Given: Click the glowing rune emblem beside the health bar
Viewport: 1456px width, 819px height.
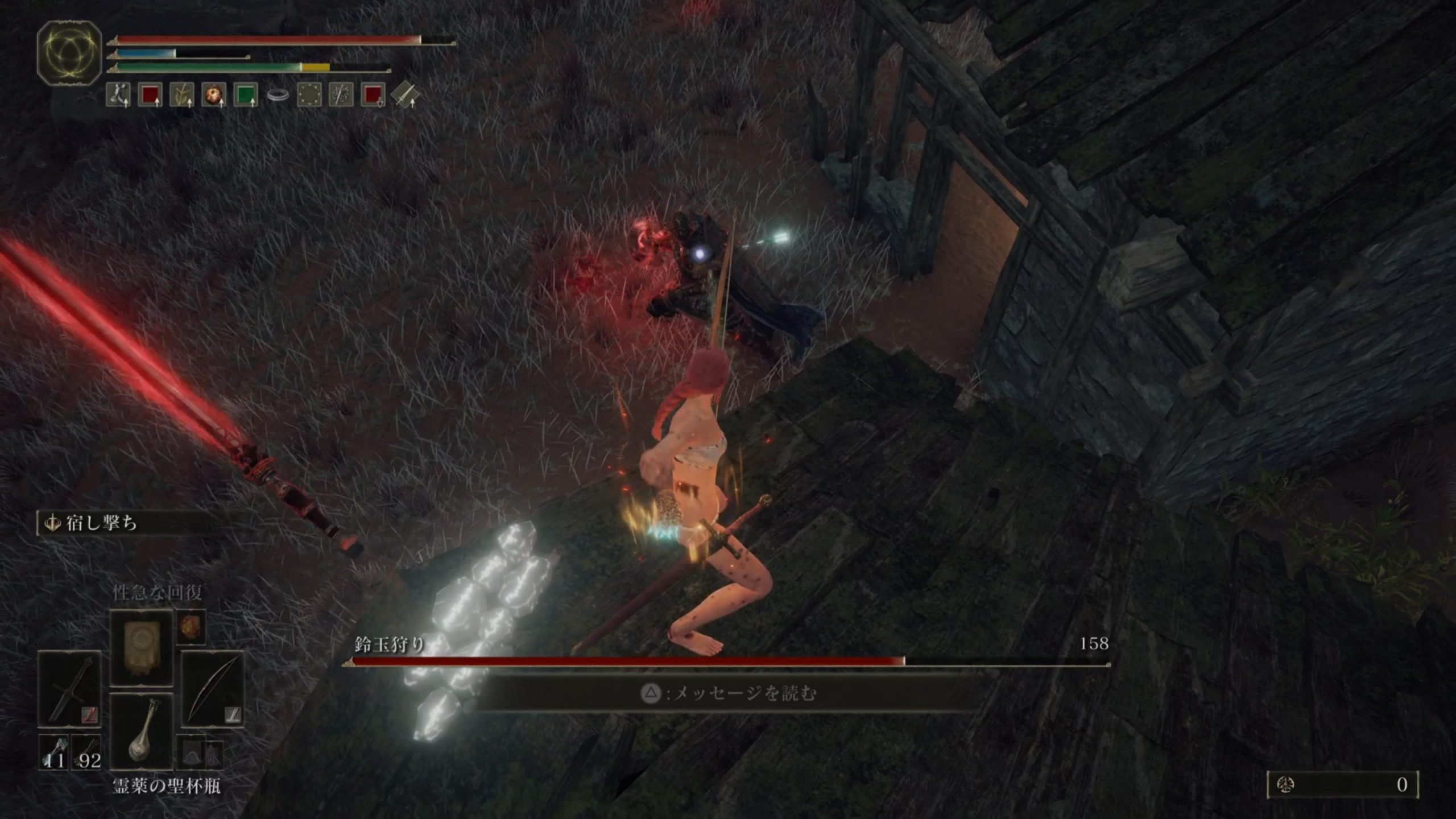Looking at the screenshot, I should click(x=69, y=53).
